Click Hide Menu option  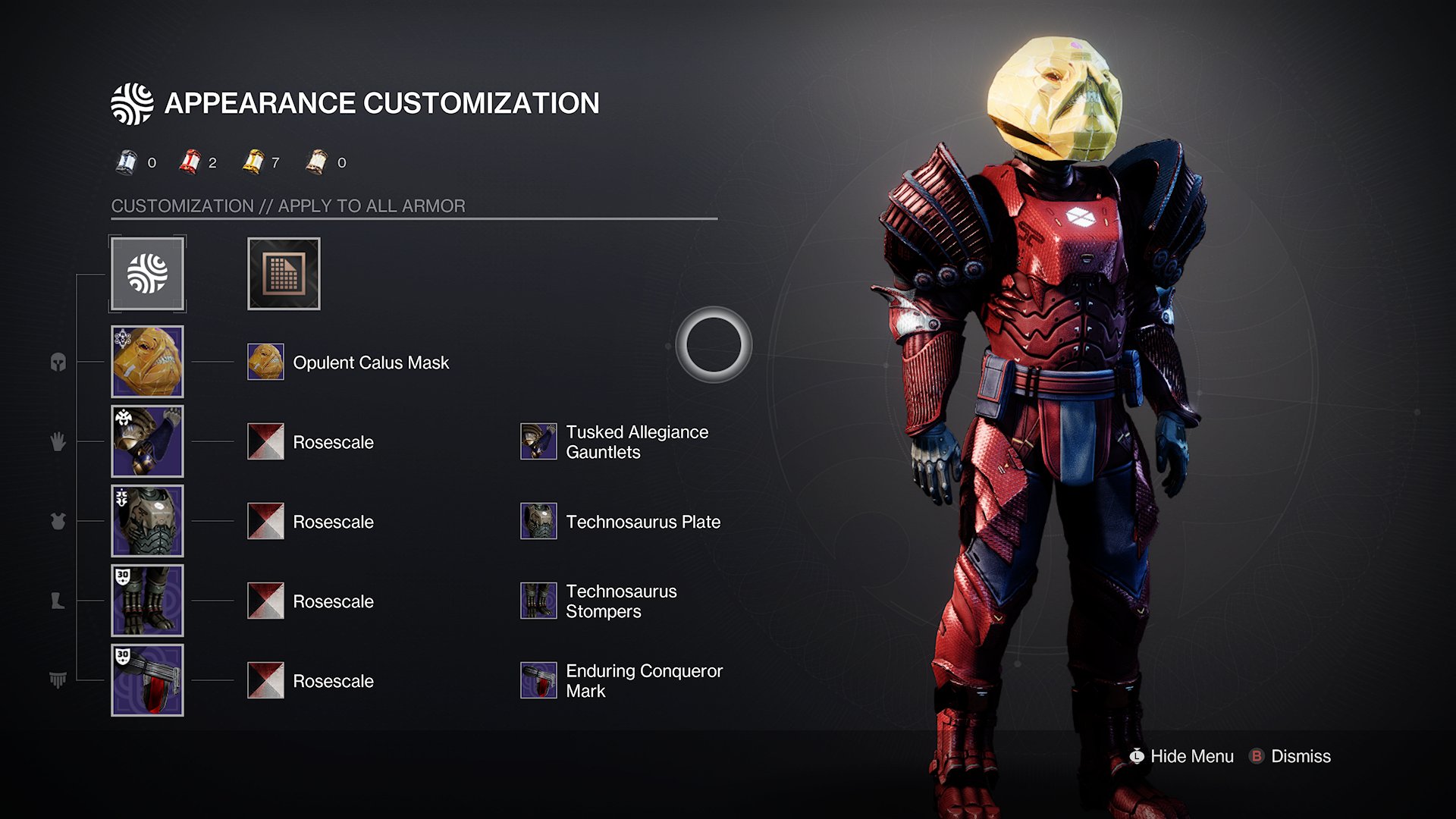pyautogui.click(x=1181, y=756)
